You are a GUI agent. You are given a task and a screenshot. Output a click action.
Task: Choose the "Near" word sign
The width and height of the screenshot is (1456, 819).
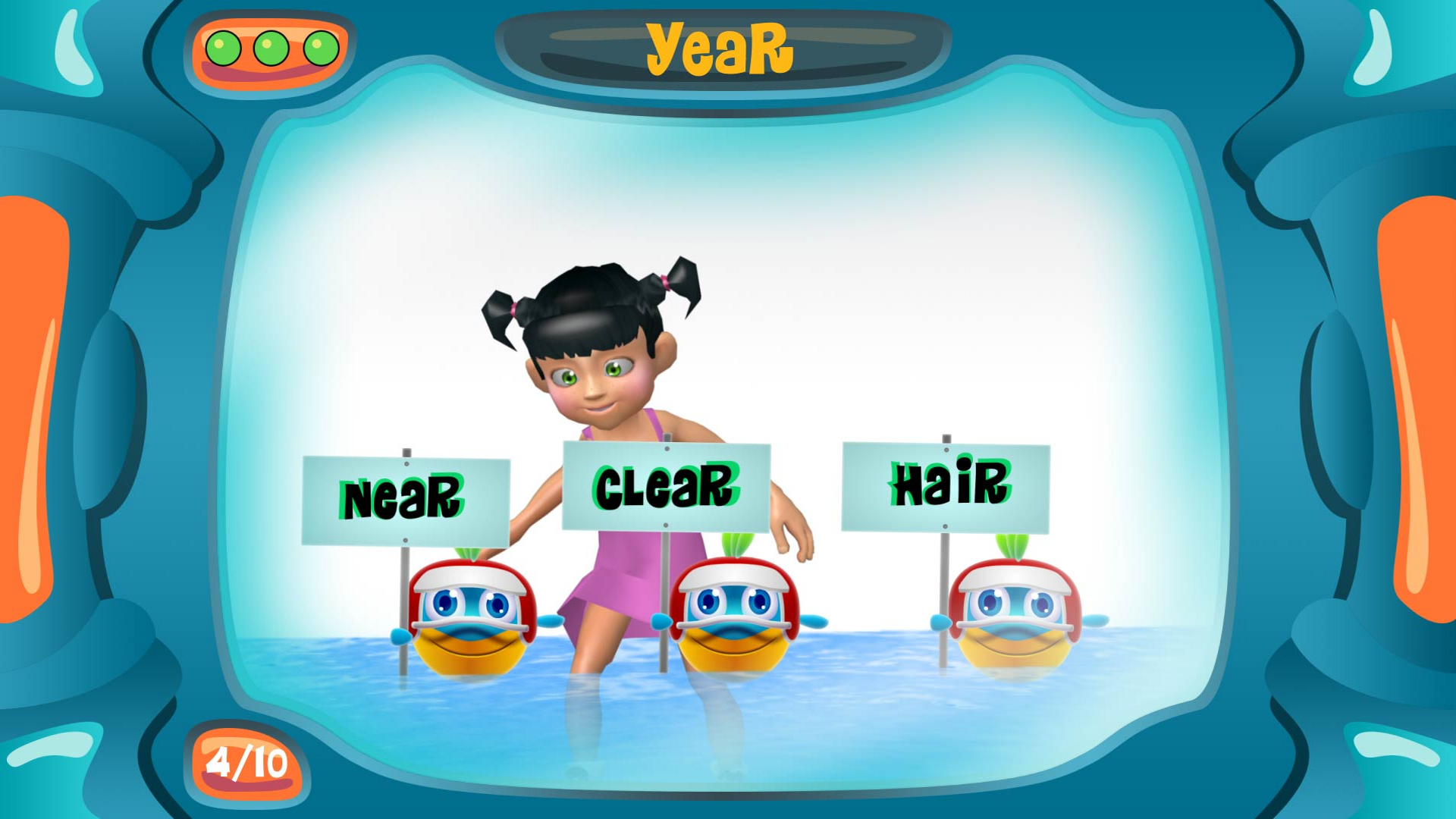pyautogui.click(x=405, y=500)
